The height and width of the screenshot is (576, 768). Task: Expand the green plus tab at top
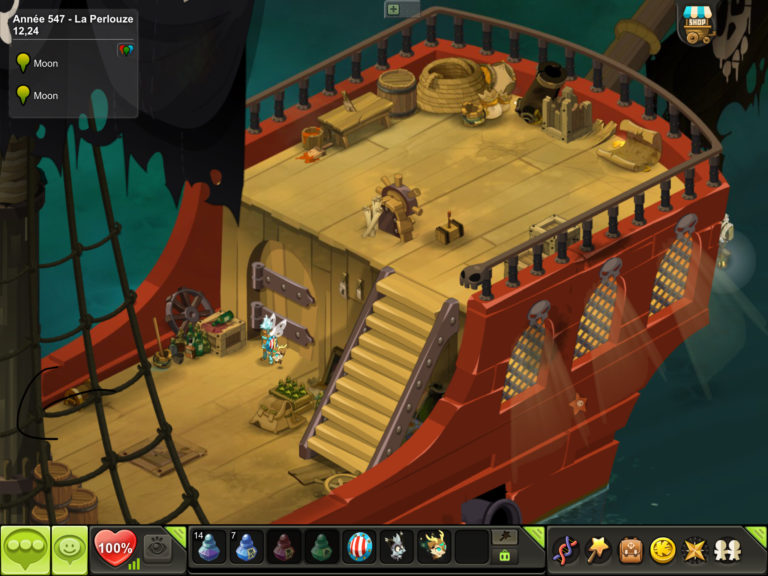pyautogui.click(x=393, y=8)
